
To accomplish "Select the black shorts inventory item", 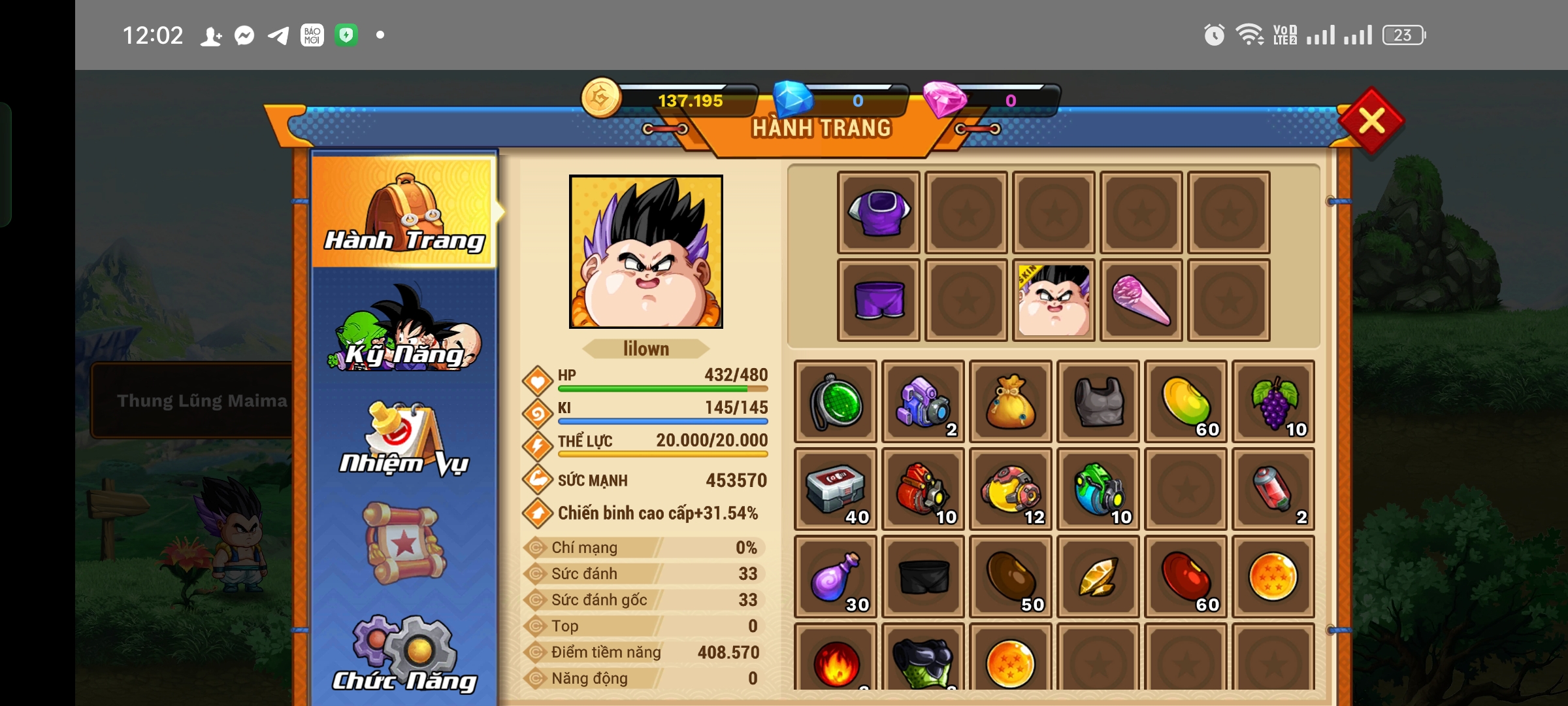I will point(923,577).
